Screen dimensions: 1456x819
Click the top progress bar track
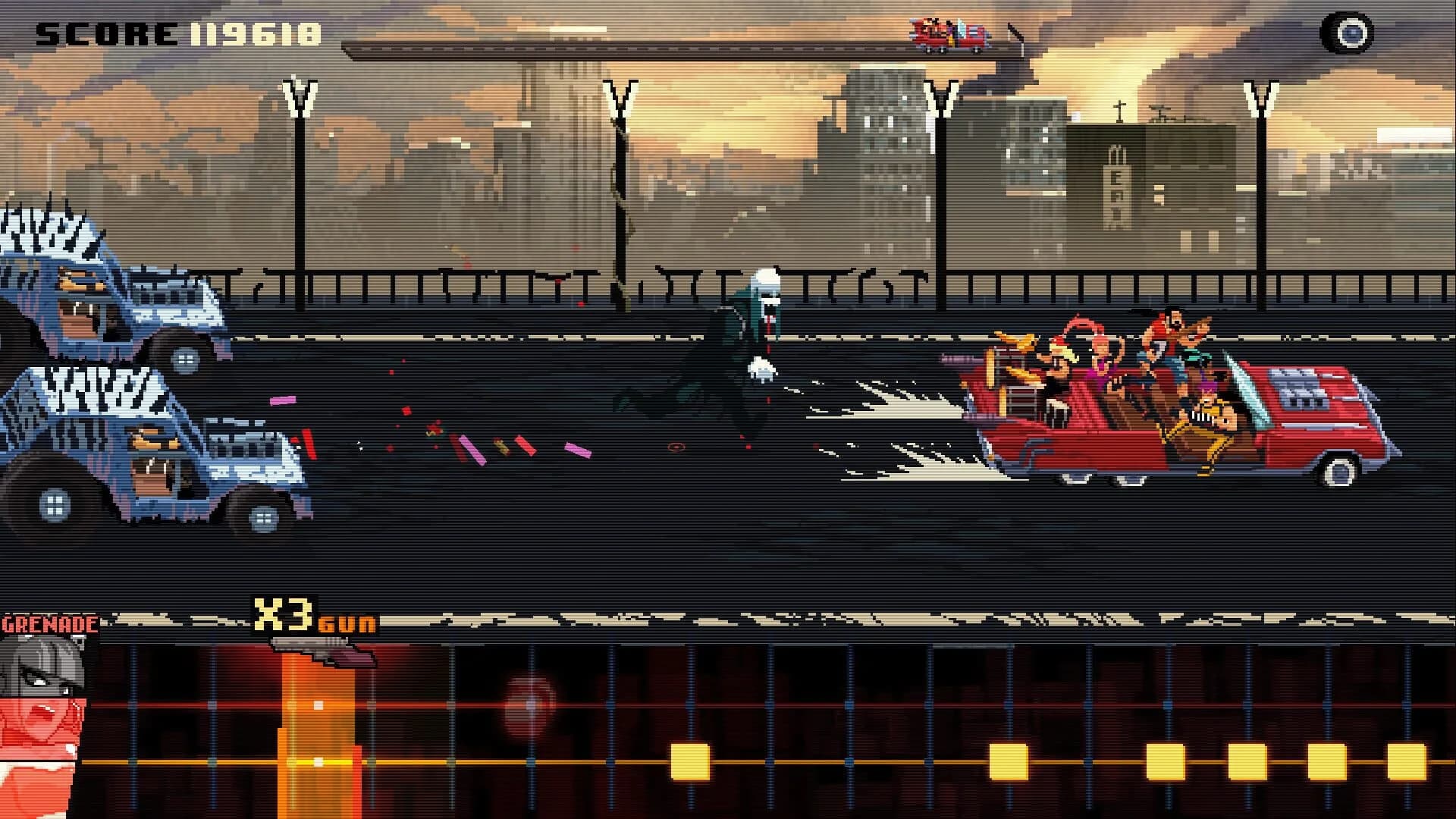[645, 48]
